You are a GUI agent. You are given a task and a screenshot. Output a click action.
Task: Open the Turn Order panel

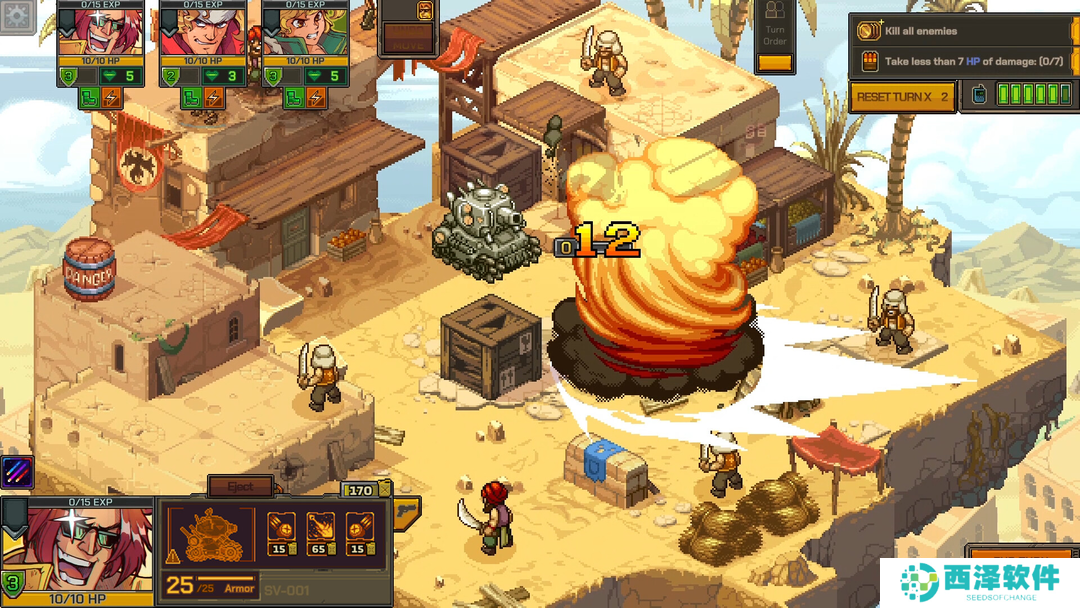(x=775, y=36)
